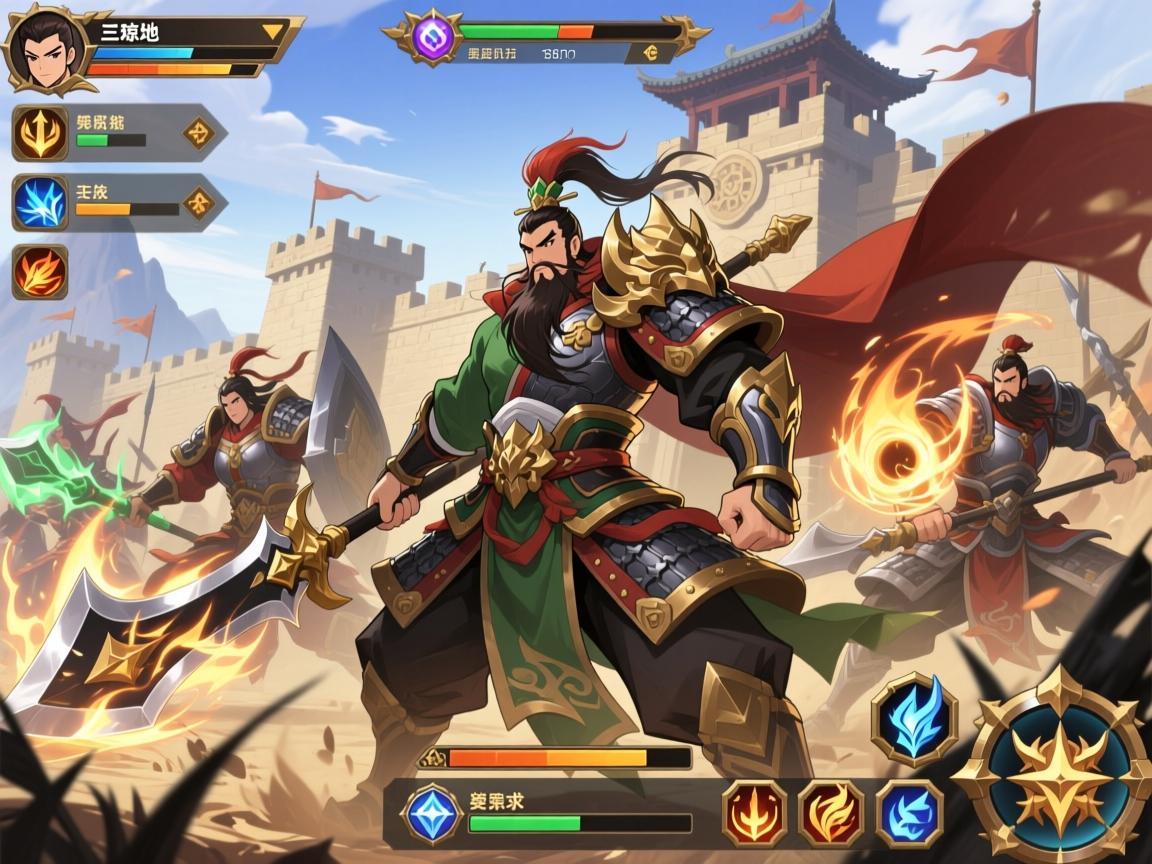The image size is (1152, 864).
Task: Cast the fire swirl skill in the bottom row
Action: [x=831, y=813]
